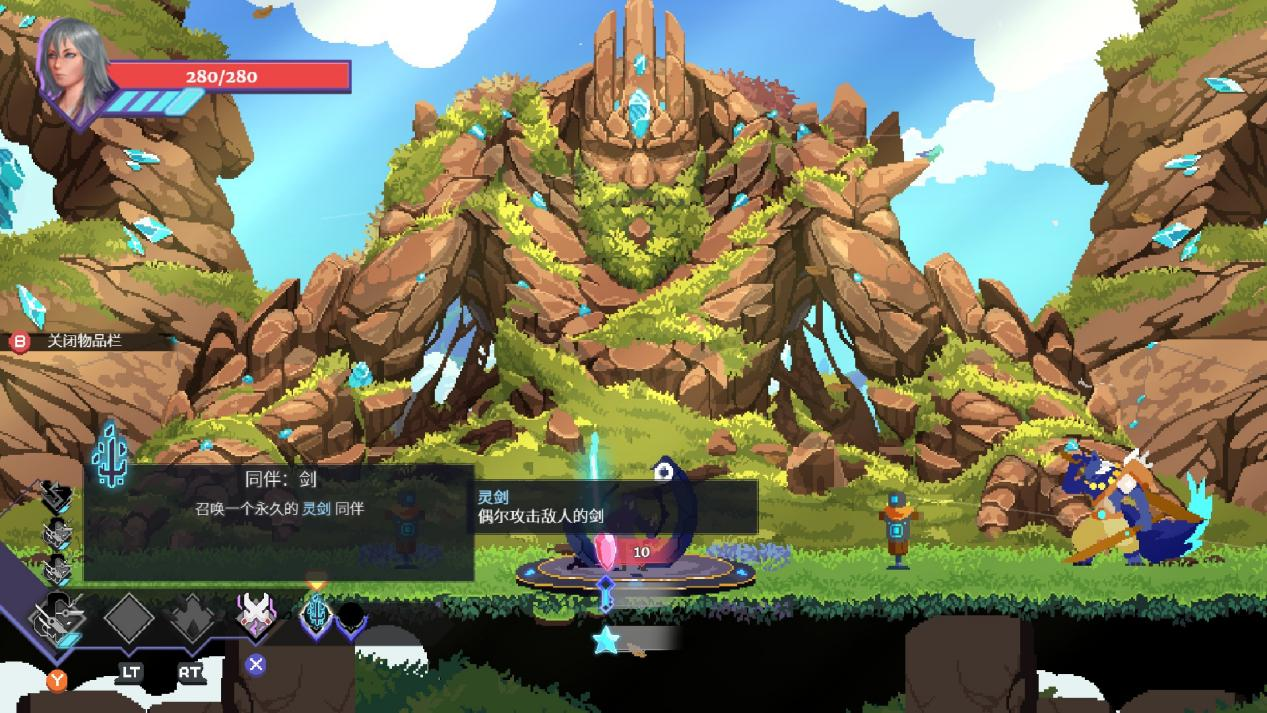This screenshot has height=713, width=1267.
Task: Close the inventory via 关闭物品栏
Action: 84,341
